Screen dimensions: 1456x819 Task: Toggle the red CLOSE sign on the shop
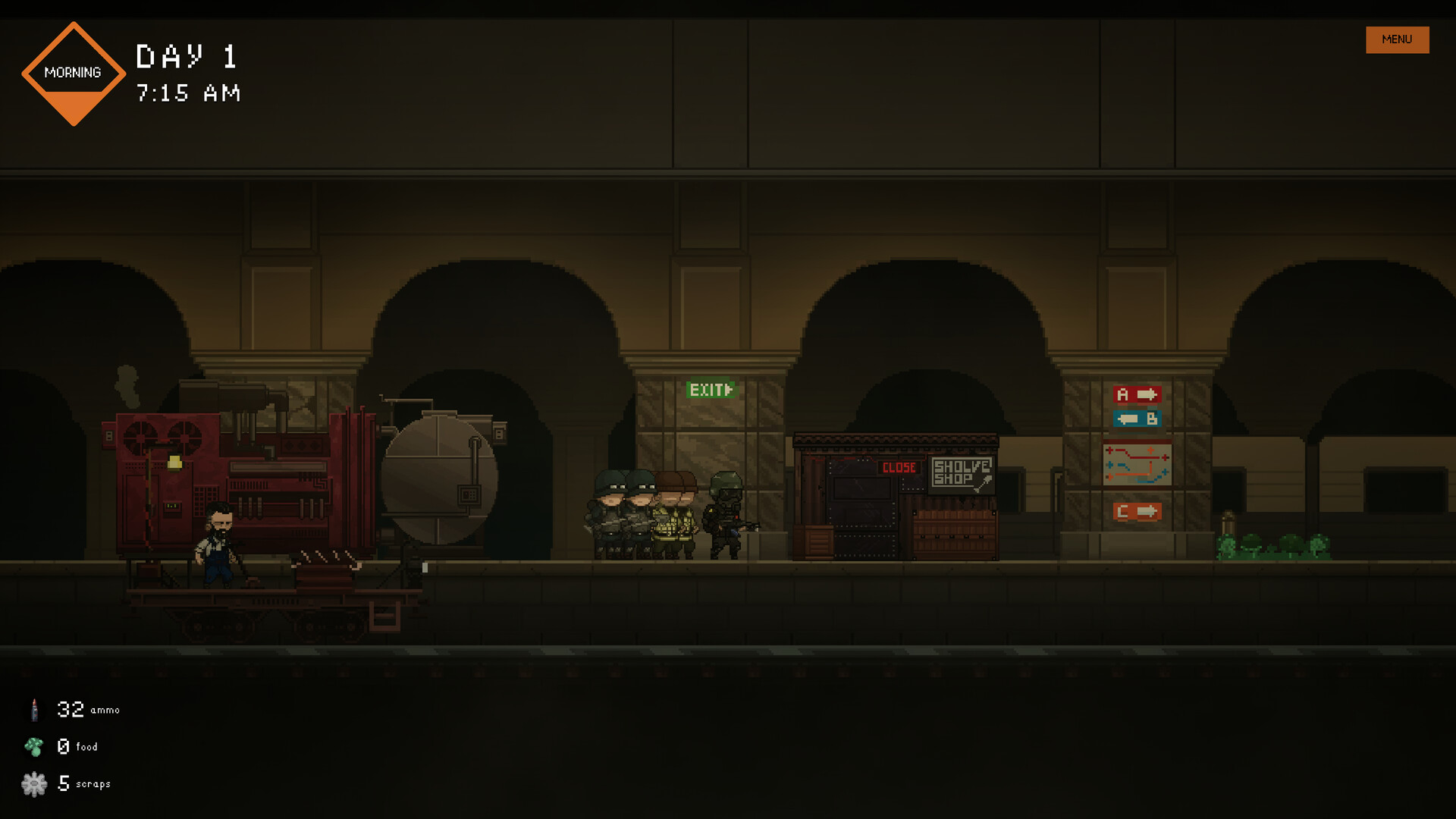pos(898,469)
